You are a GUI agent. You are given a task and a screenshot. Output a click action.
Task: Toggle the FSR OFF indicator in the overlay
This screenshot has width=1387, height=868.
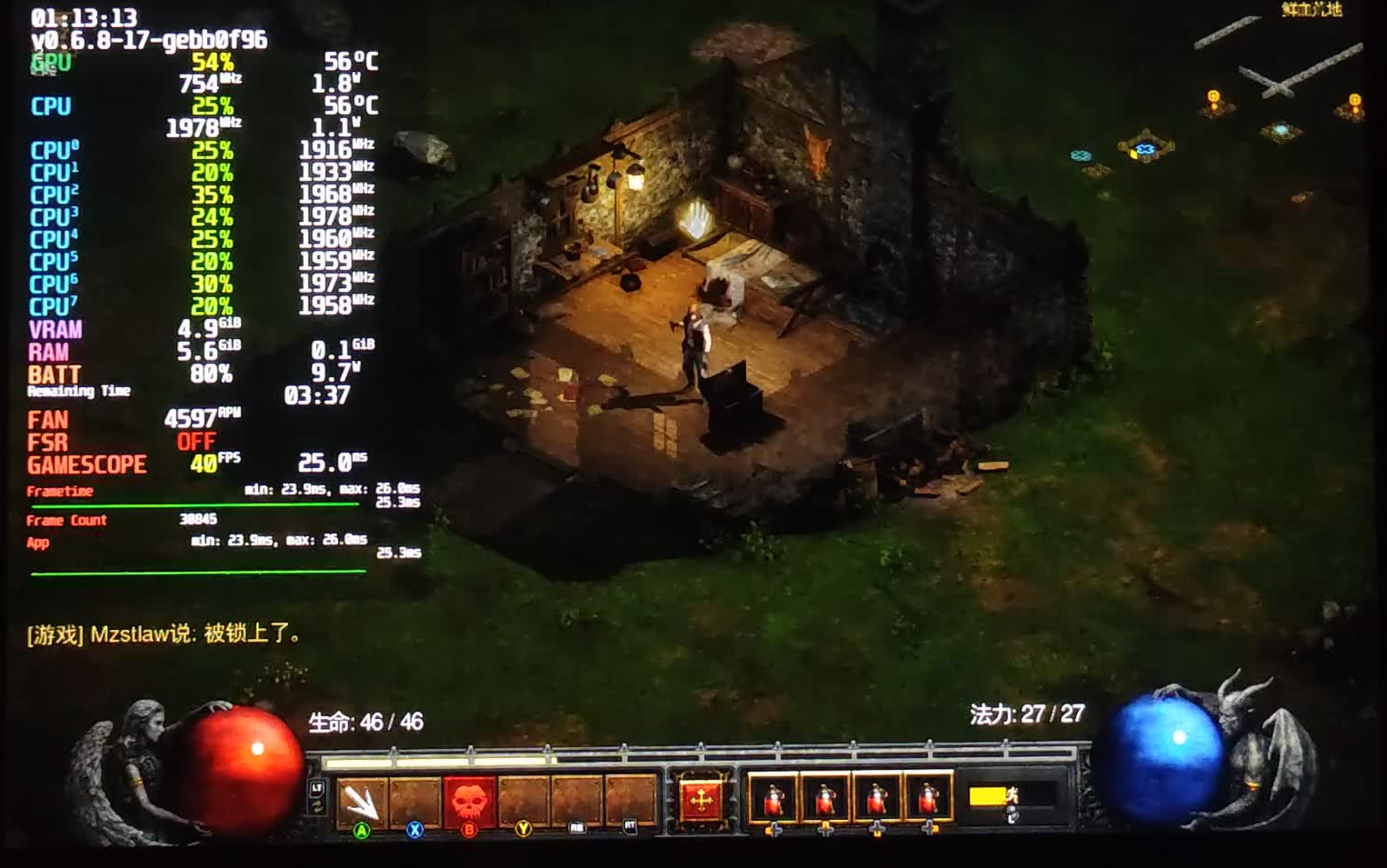195,443
